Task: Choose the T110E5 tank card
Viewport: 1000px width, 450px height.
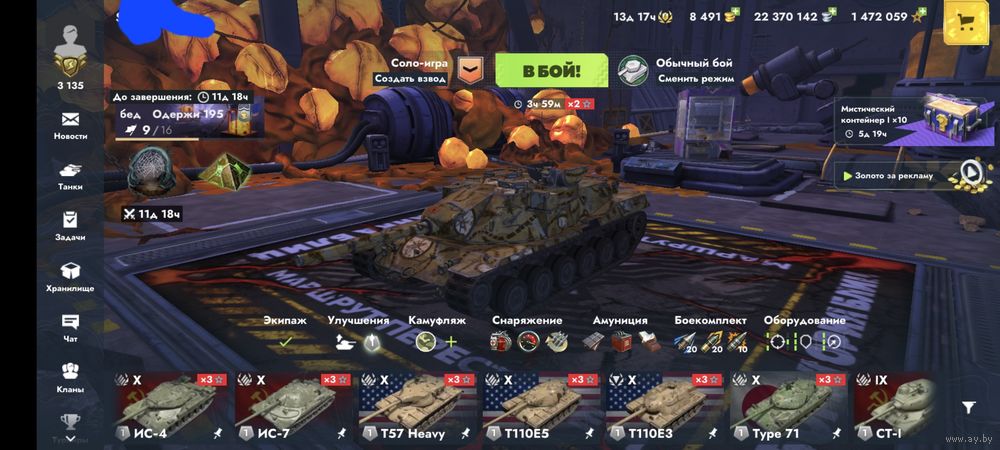Action: click(x=543, y=407)
